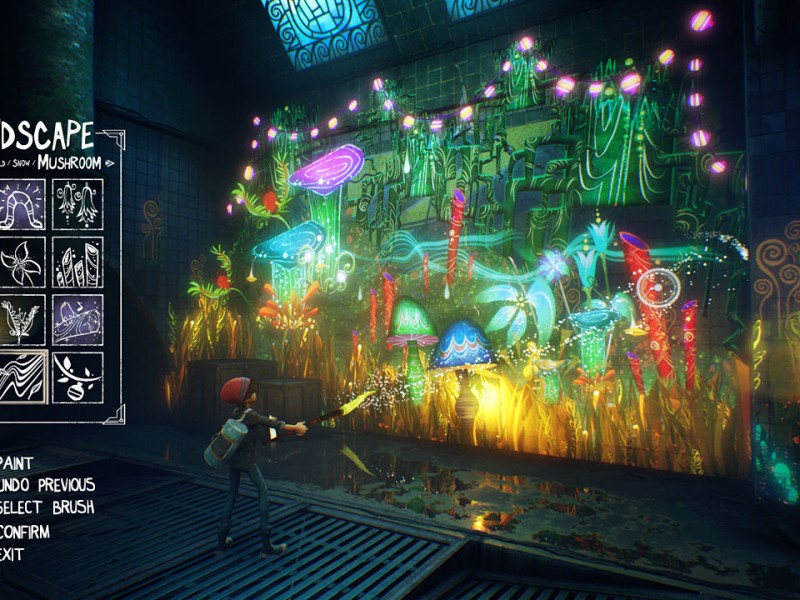800x600 pixels.
Task: Select the swirling wave log brush
Action: pos(77,320)
